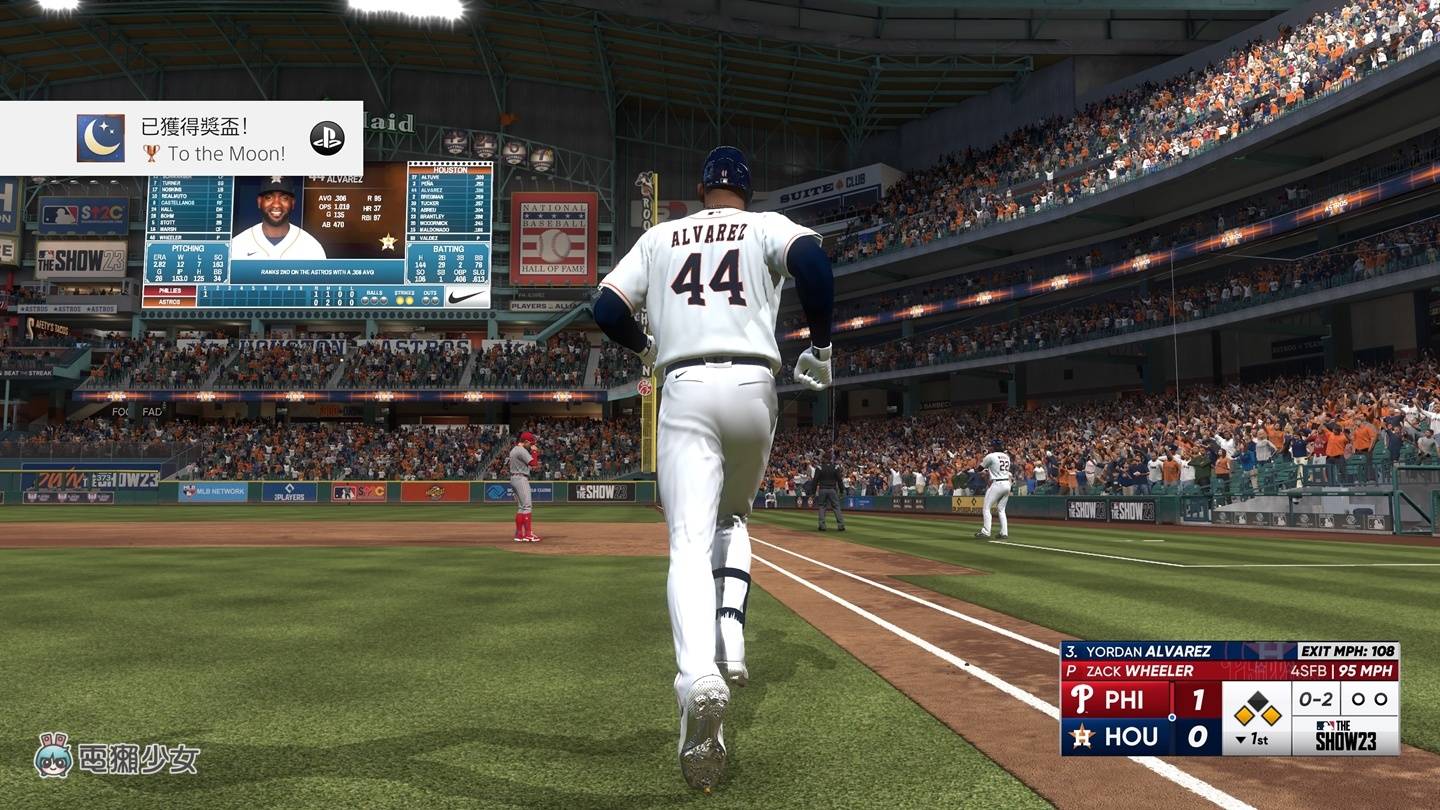This screenshot has height=810, width=1440.
Task: Click the 0-2 count display box
Action: tap(1317, 698)
